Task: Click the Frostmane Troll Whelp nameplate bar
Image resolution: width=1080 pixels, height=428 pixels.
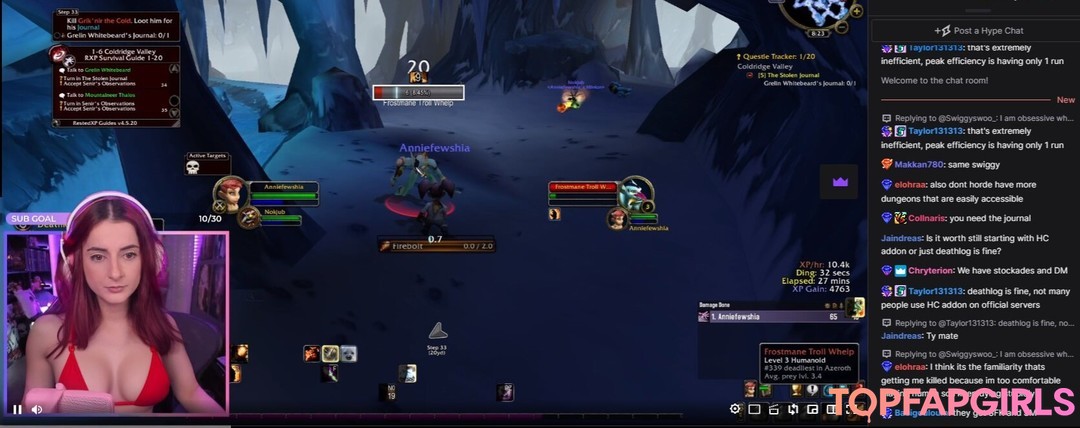Action: (417, 92)
